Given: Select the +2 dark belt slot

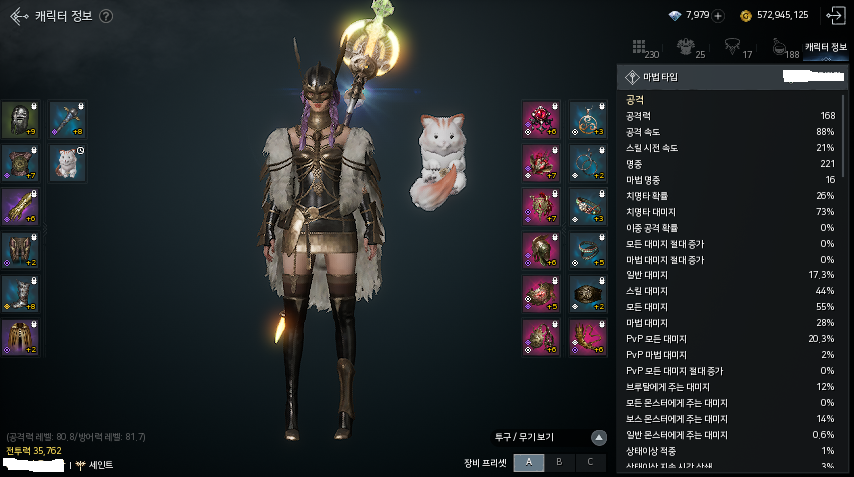Looking at the screenshot, I should point(587,293).
